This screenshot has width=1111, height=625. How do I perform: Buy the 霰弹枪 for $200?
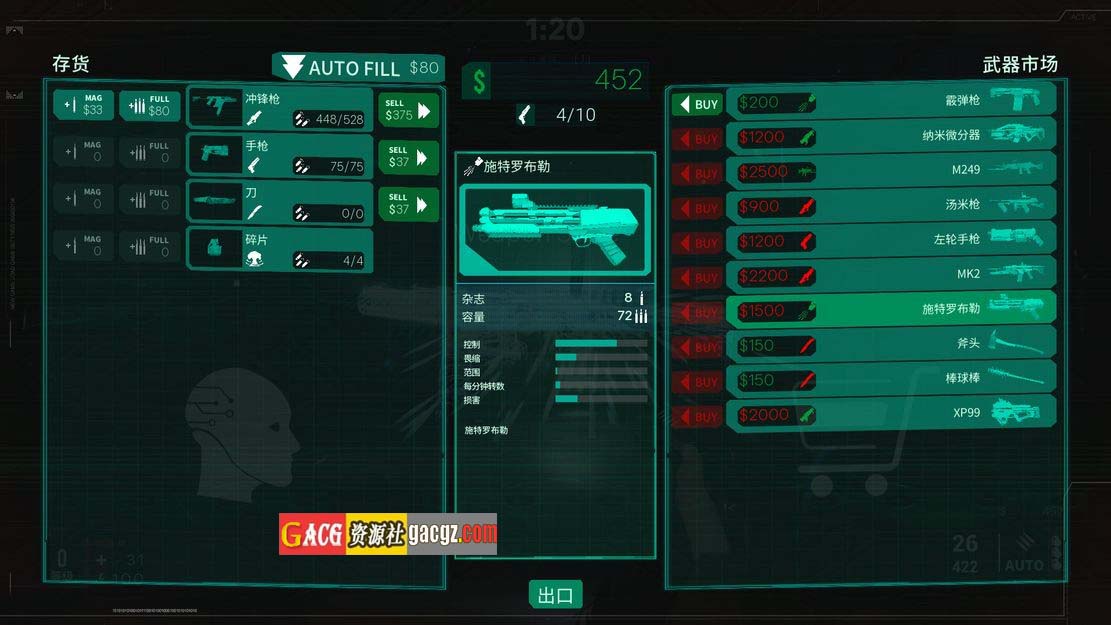tap(697, 104)
